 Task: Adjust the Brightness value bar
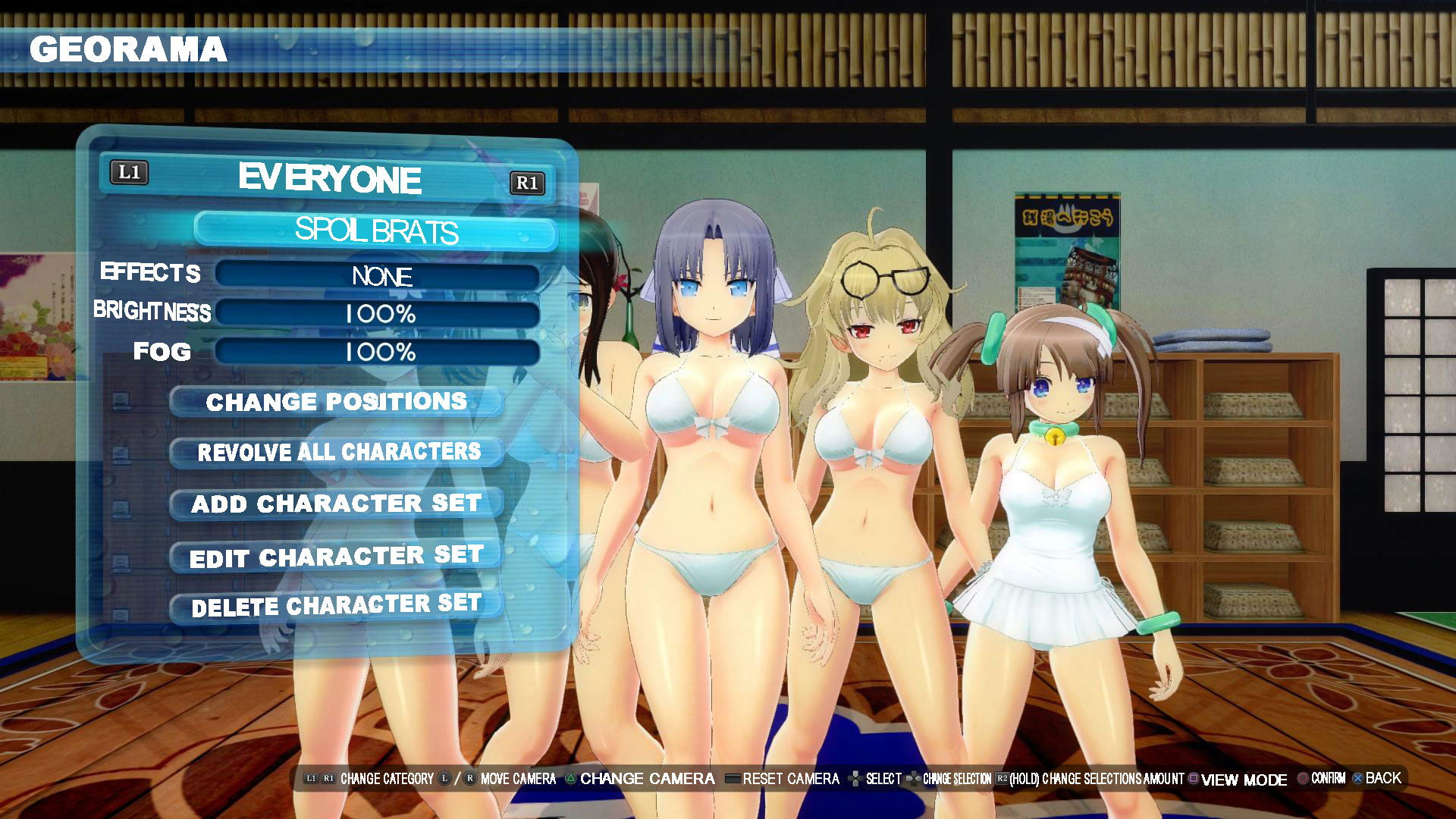click(x=378, y=313)
